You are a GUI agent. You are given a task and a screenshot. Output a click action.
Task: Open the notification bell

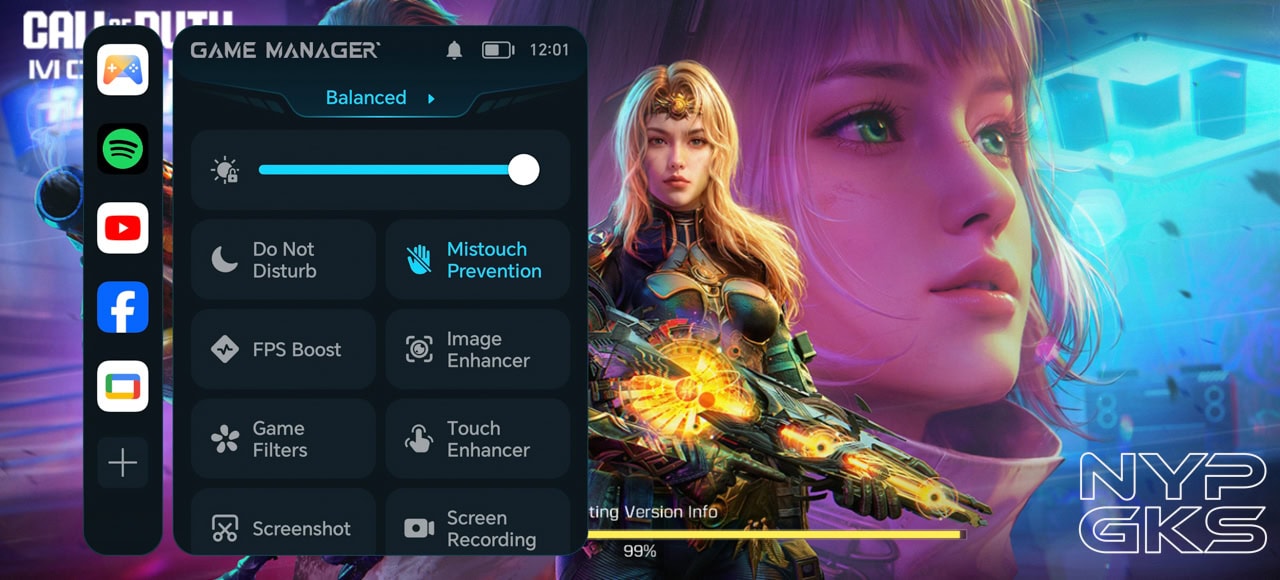point(455,50)
